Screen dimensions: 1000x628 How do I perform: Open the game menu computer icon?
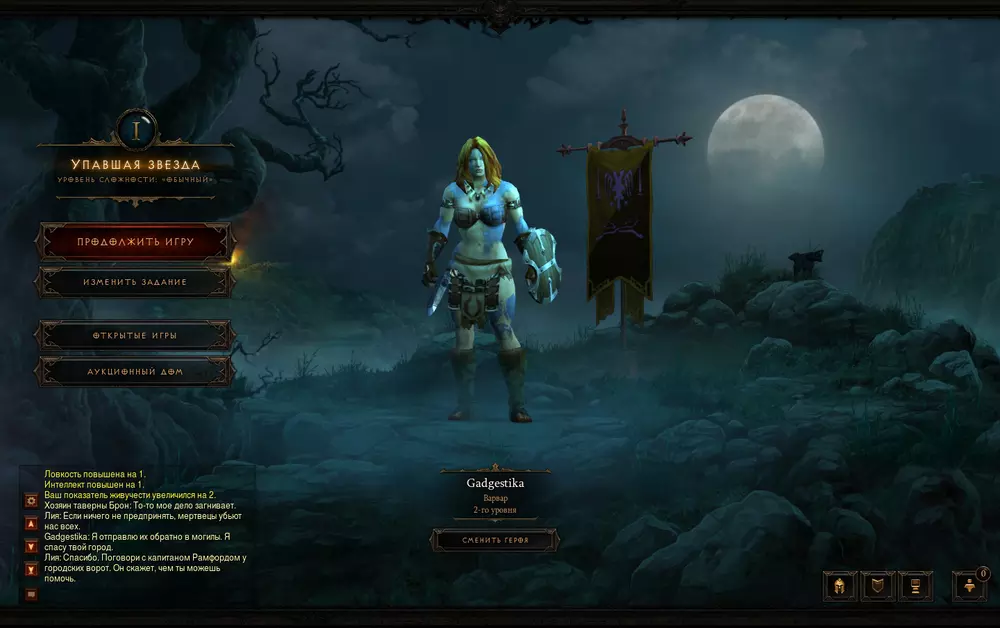click(x=916, y=586)
